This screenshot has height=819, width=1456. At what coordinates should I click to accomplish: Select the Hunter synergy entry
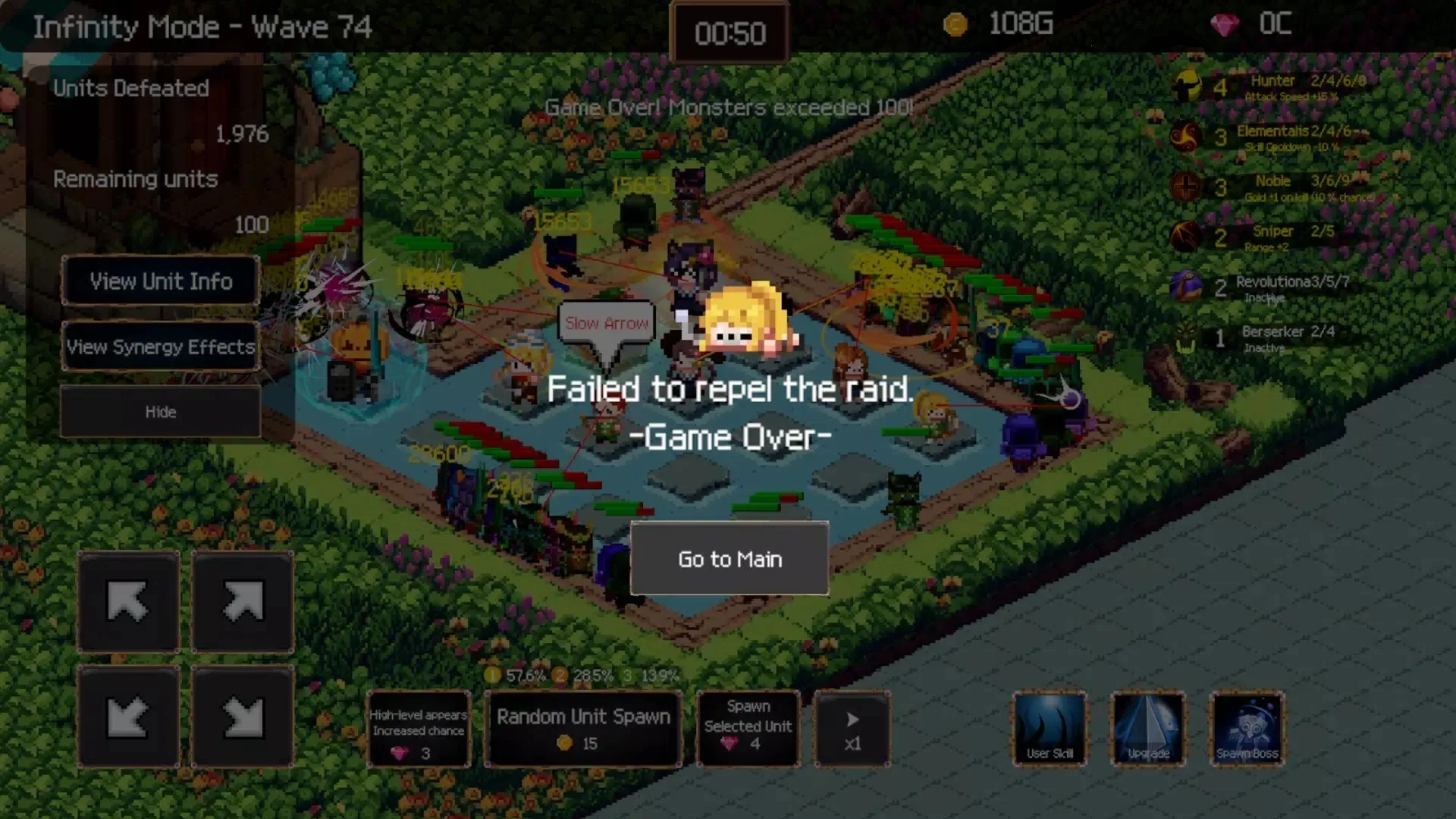pos(1272,86)
